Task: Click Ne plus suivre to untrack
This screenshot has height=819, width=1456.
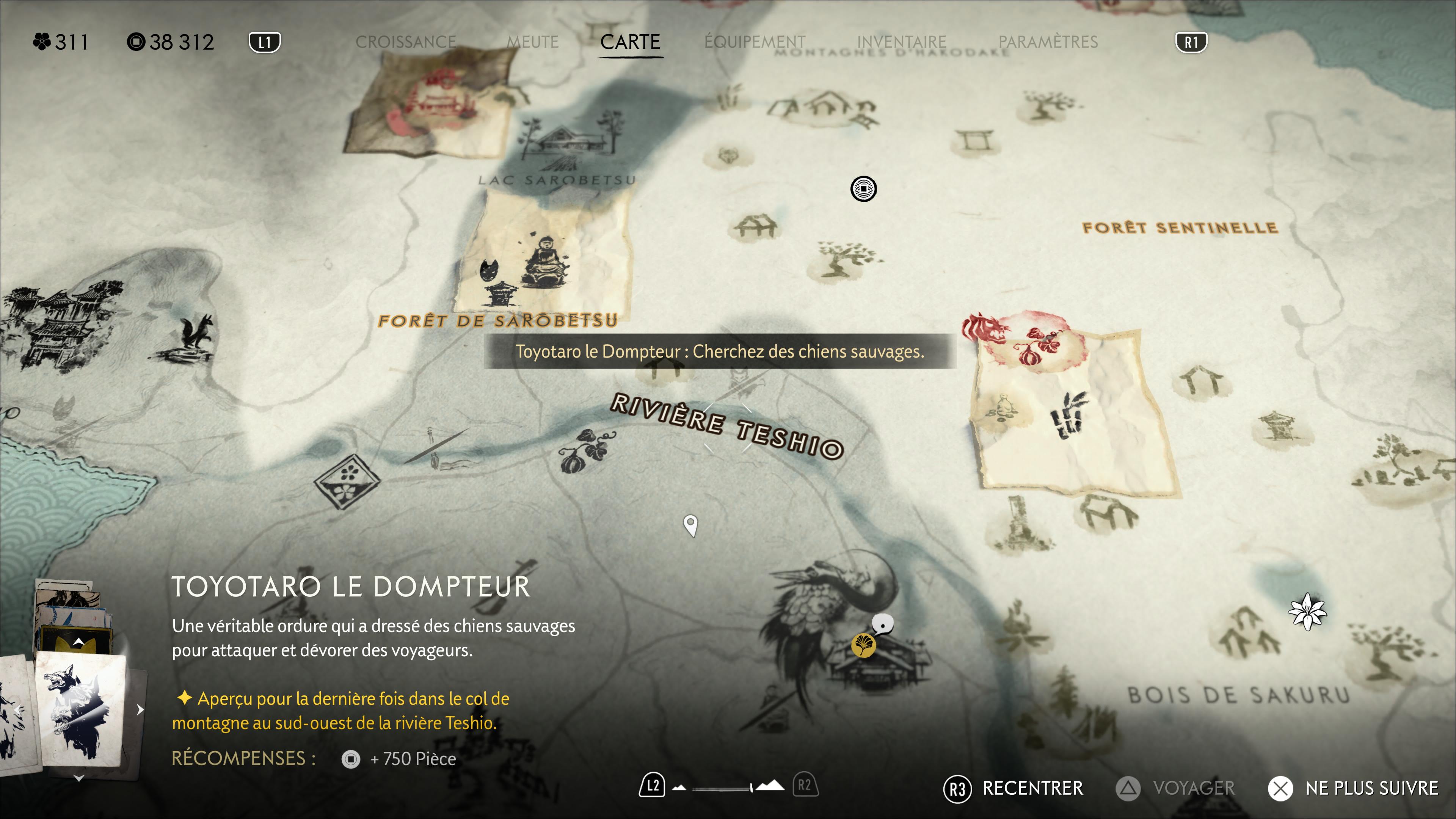Action: (x=1353, y=788)
